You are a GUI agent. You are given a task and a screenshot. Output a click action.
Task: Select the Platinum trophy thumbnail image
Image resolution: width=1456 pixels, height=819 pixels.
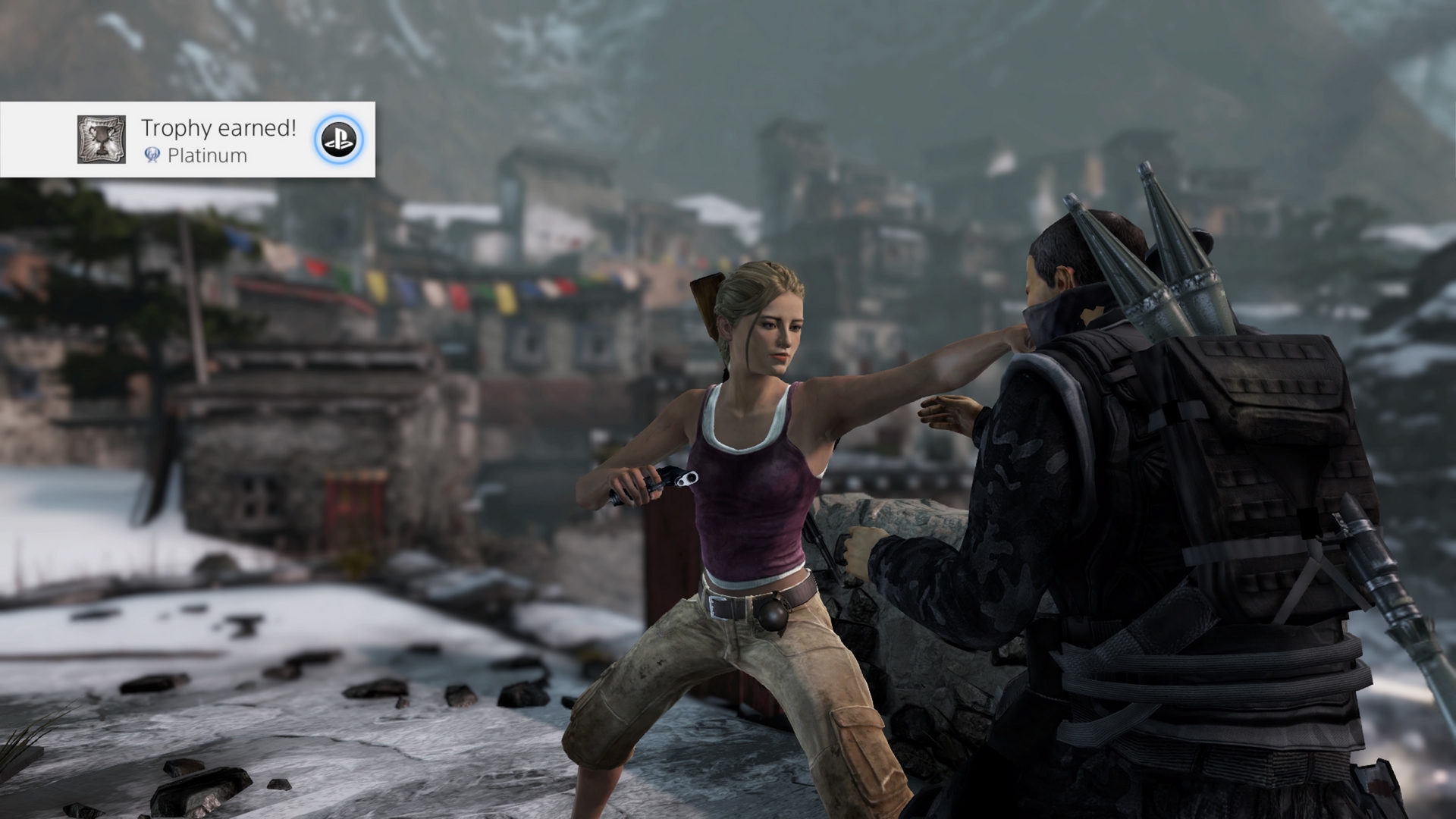click(x=102, y=140)
